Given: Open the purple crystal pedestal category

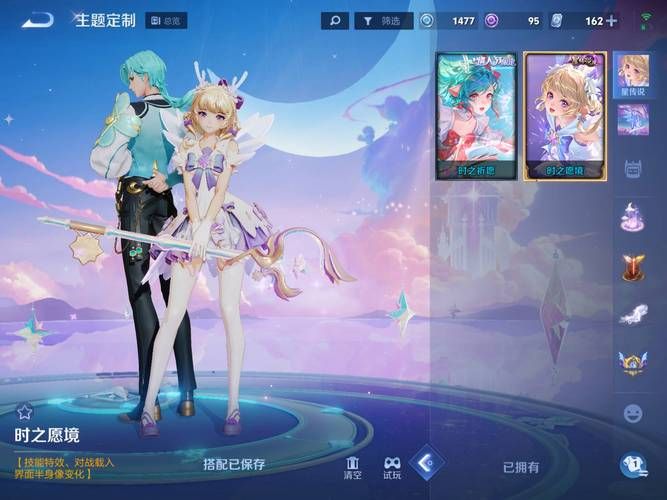Looking at the screenshot, I should coord(633,216).
